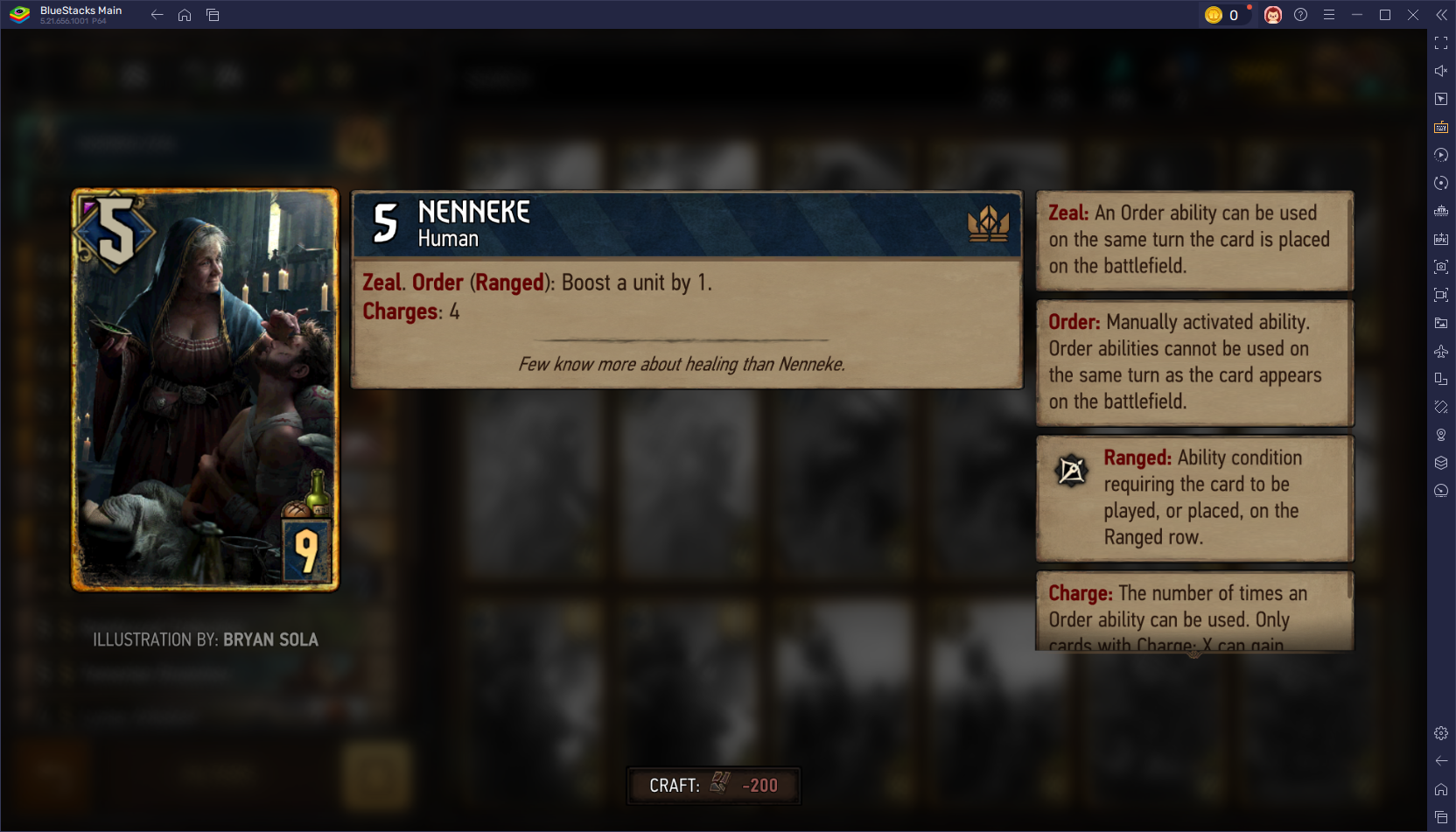
Task: Open the hamburger menu
Action: (1328, 14)
